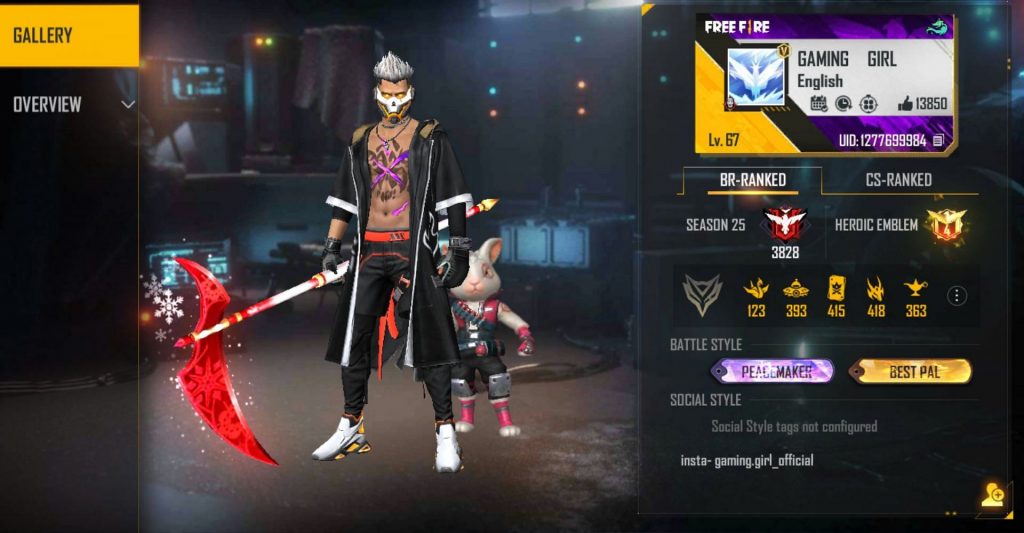Like the profile with the thumbs-up icon
This screenshot has width=1024, height=533.
click(905, 103)
